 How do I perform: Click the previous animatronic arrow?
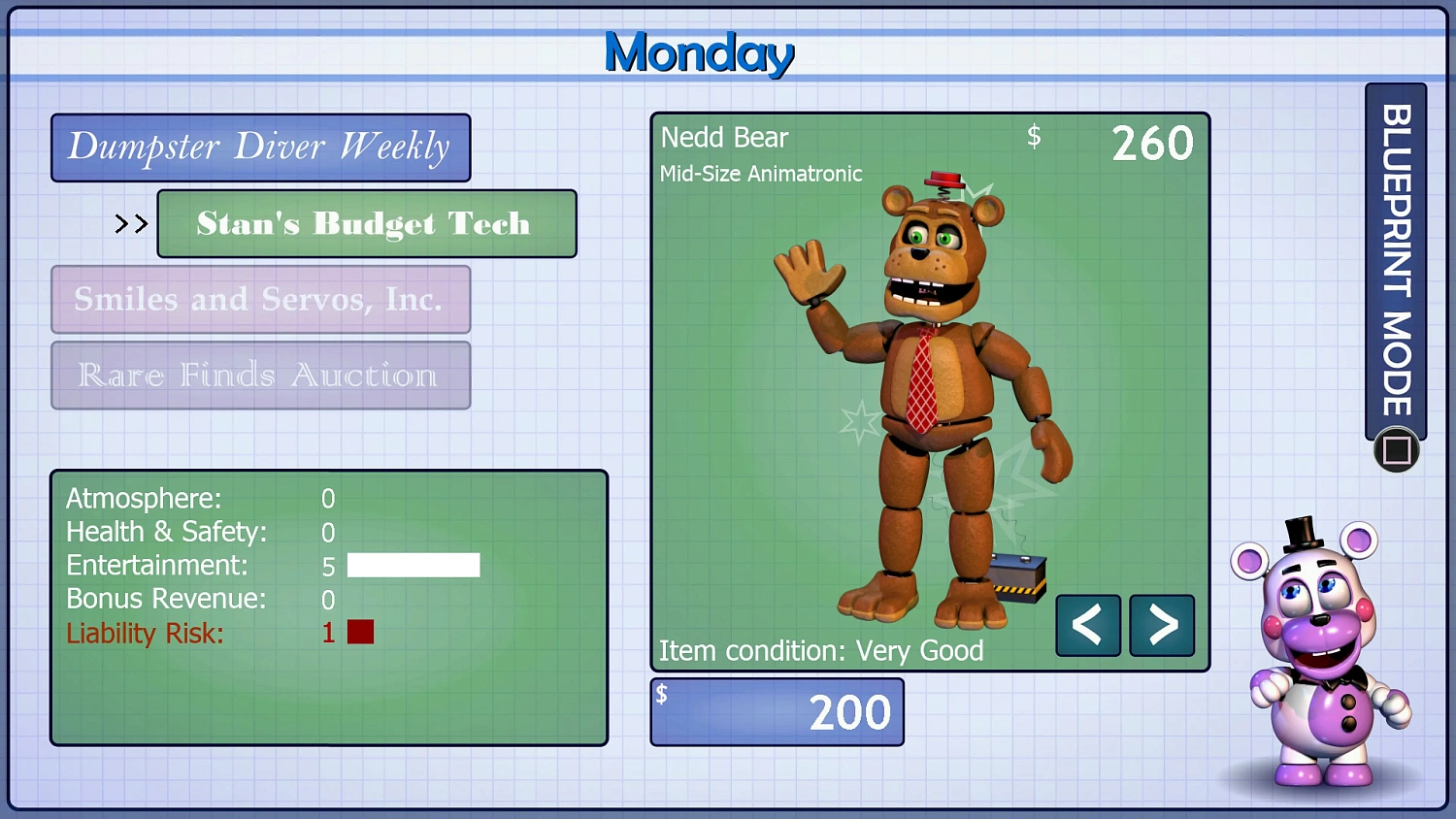(x=1087, y=626)
